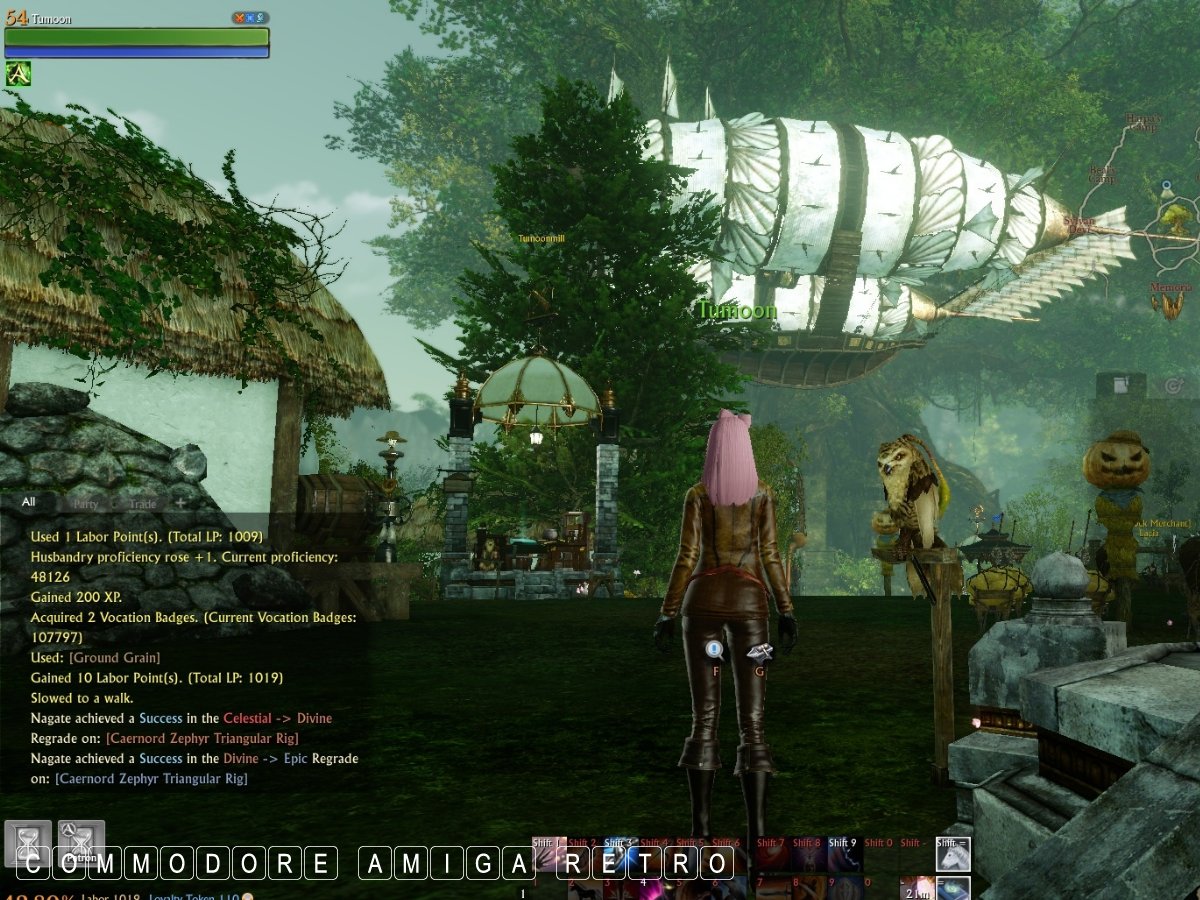Switch to the All chat tab
Screen dimensions: 1200x900
pos(29,502)
